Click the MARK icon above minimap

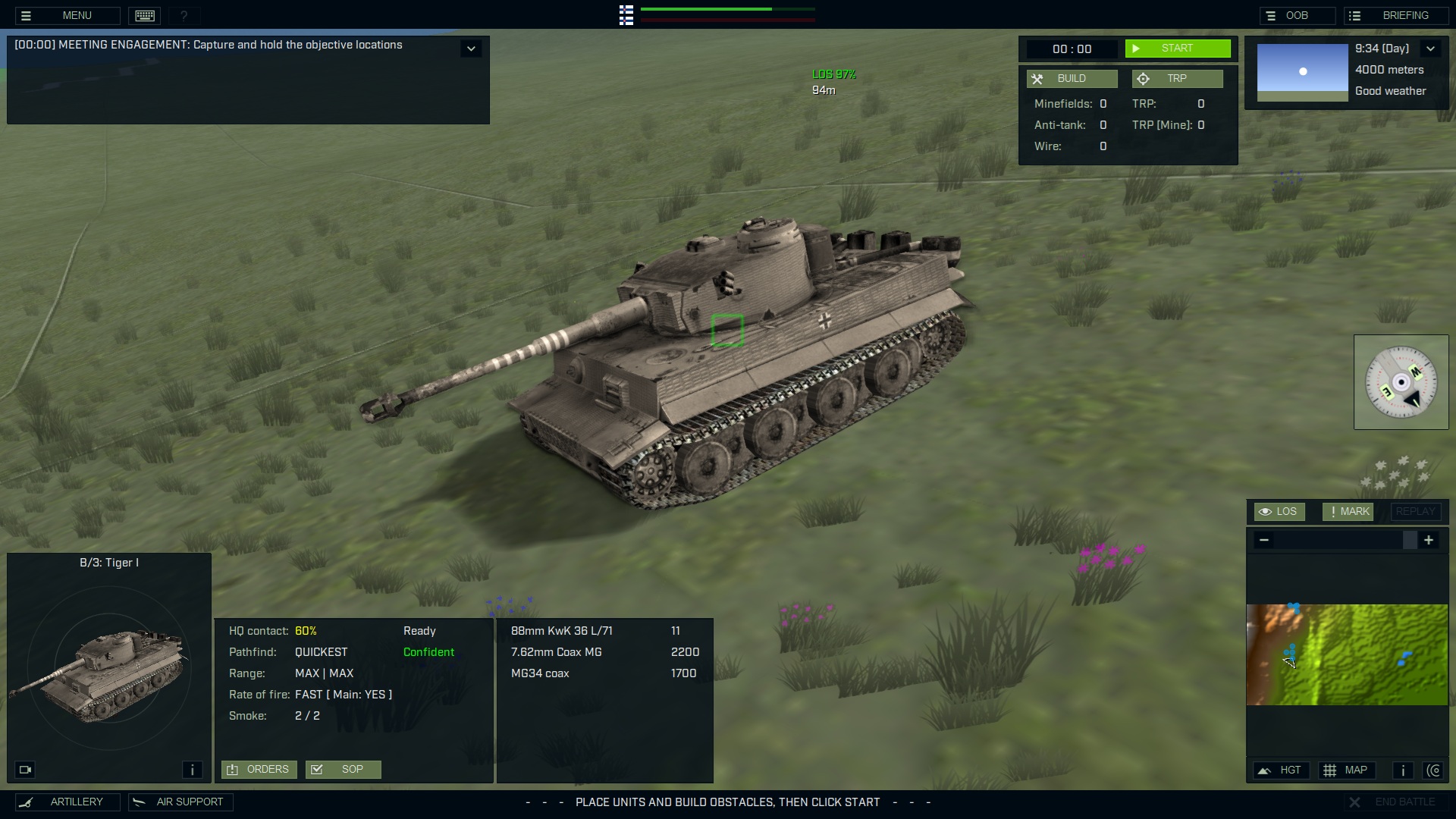[1347, 511]
